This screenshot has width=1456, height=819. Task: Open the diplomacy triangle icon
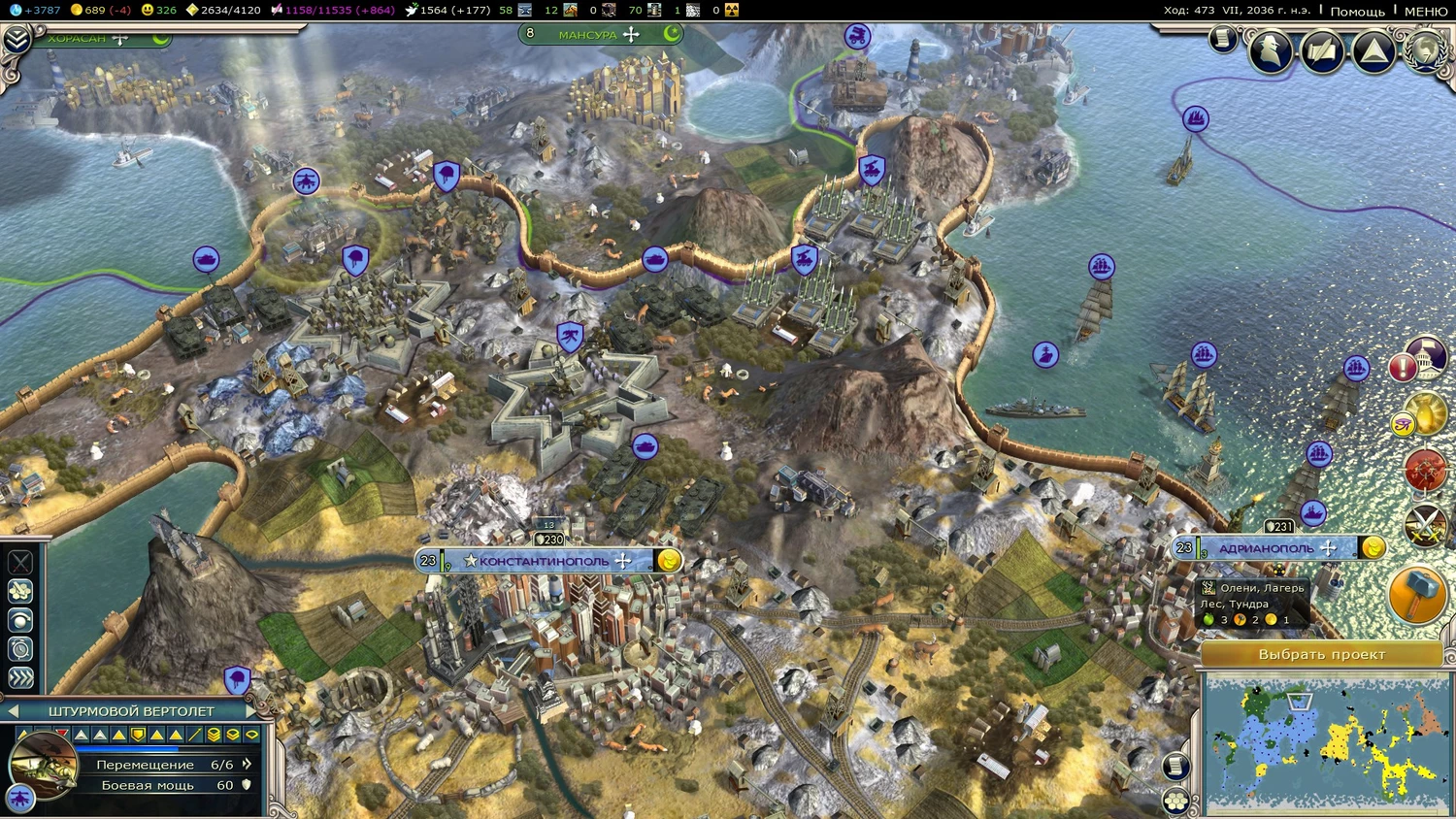1373,51
